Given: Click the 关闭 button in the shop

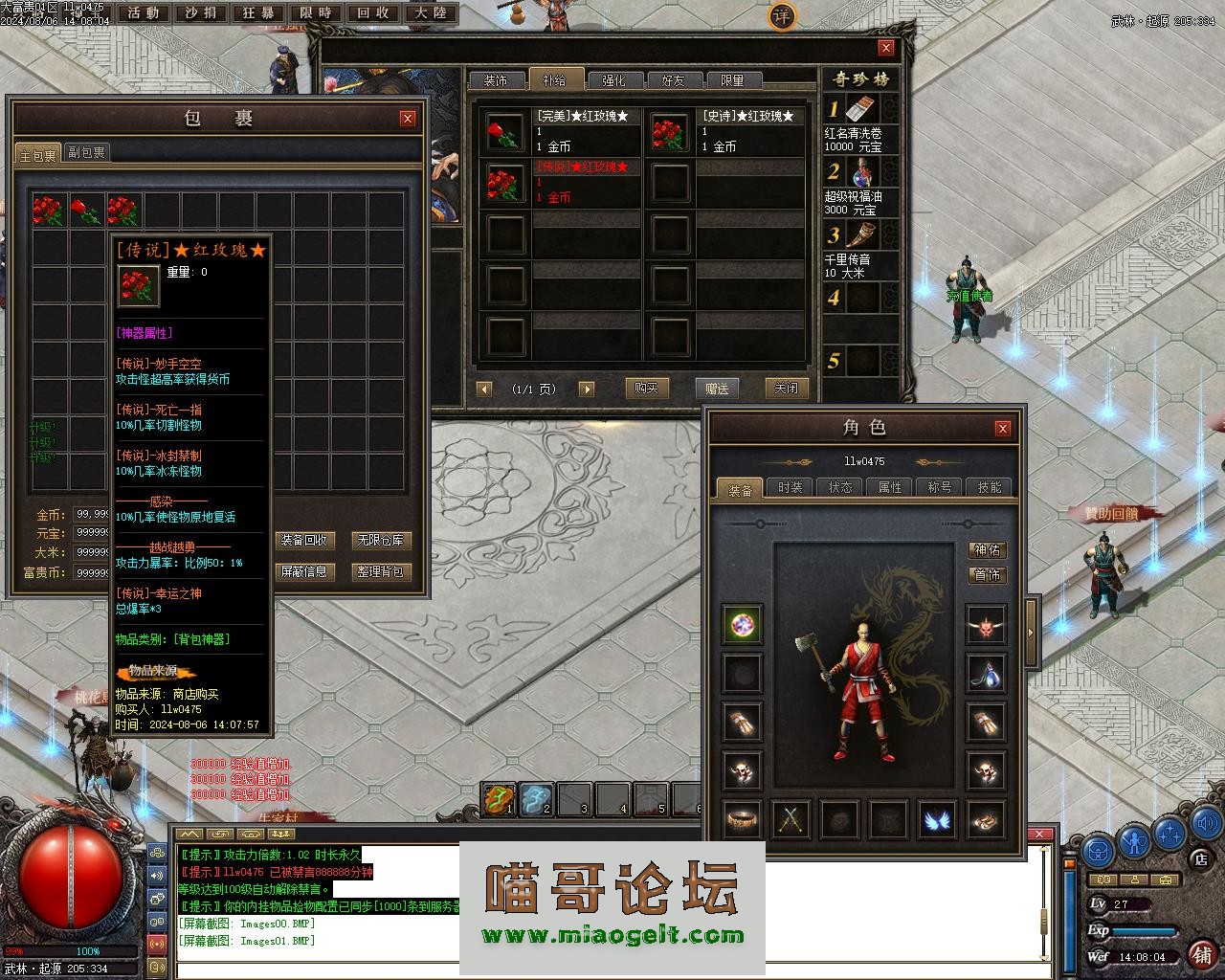Looking at the screenshot, I should point(787,388).
